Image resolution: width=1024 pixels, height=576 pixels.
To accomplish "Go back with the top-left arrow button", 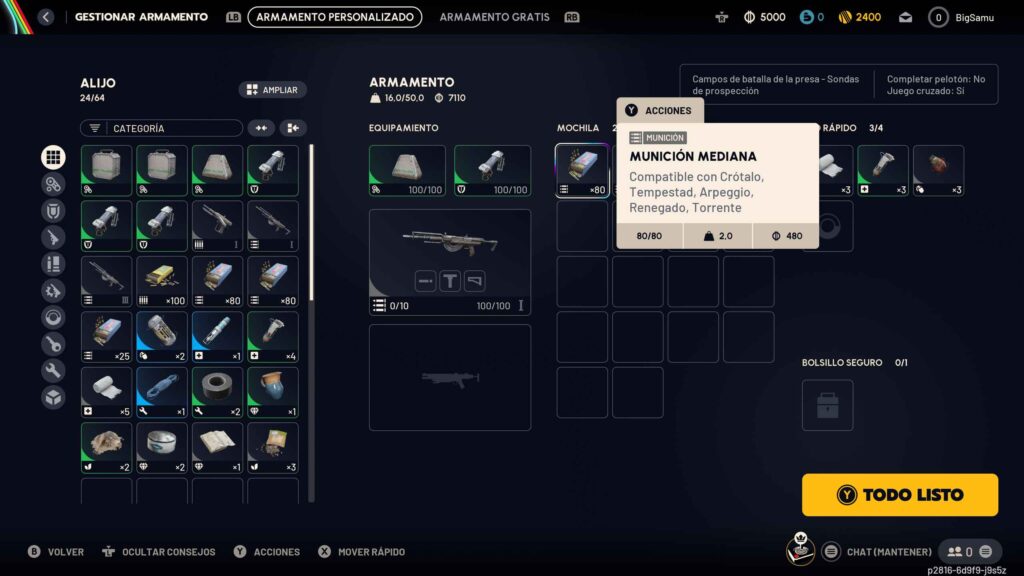I will [x=45, y=17].
